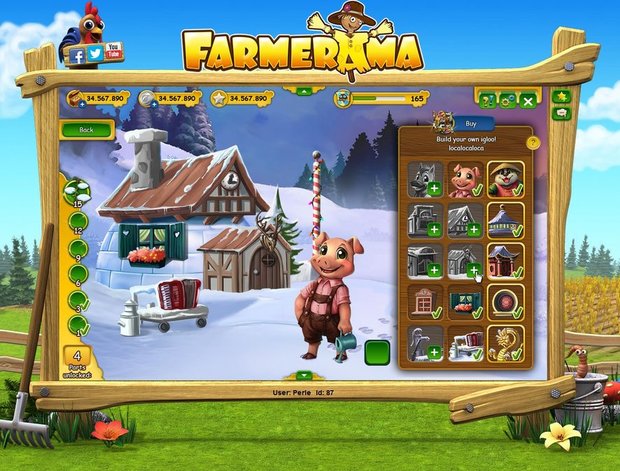The width and height of the screenshot is (620, 471).
Task: Close the game window with the X button
Action: (x=528, y=100)
